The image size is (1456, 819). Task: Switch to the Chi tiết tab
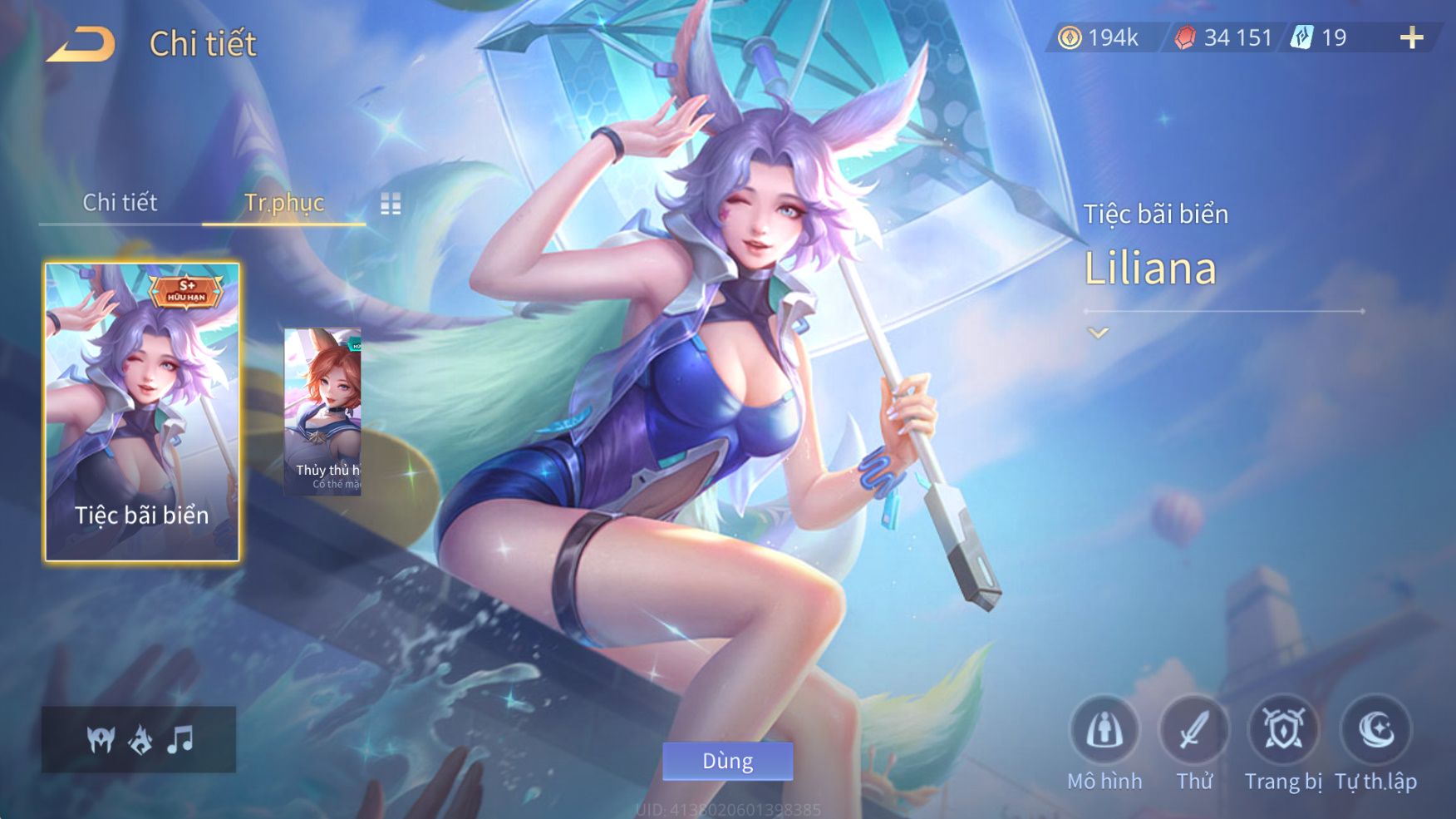click(120, 202)
